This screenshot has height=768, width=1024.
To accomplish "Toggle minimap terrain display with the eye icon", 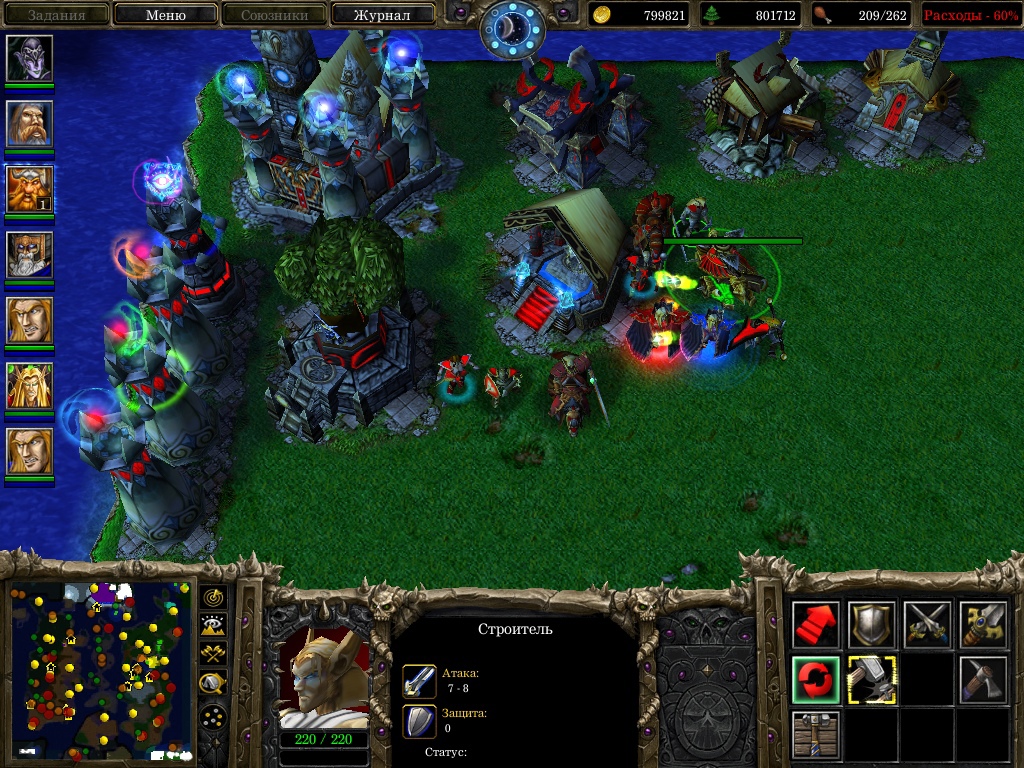I will coord(213,626).
